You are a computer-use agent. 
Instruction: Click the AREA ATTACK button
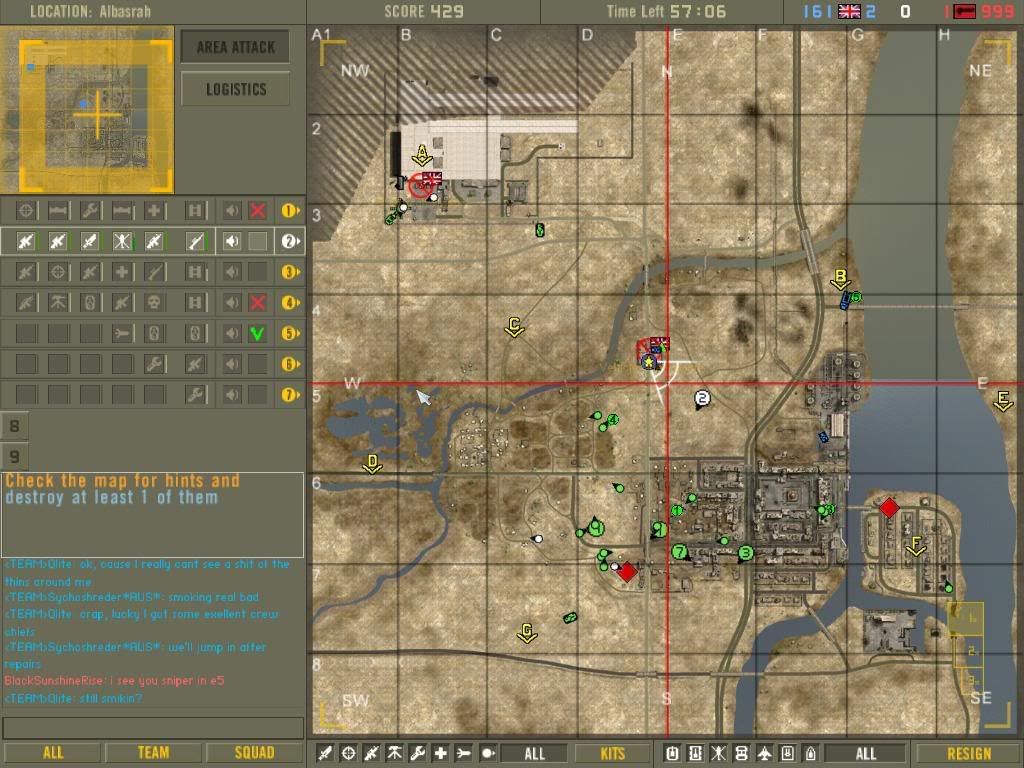[235, 47]
